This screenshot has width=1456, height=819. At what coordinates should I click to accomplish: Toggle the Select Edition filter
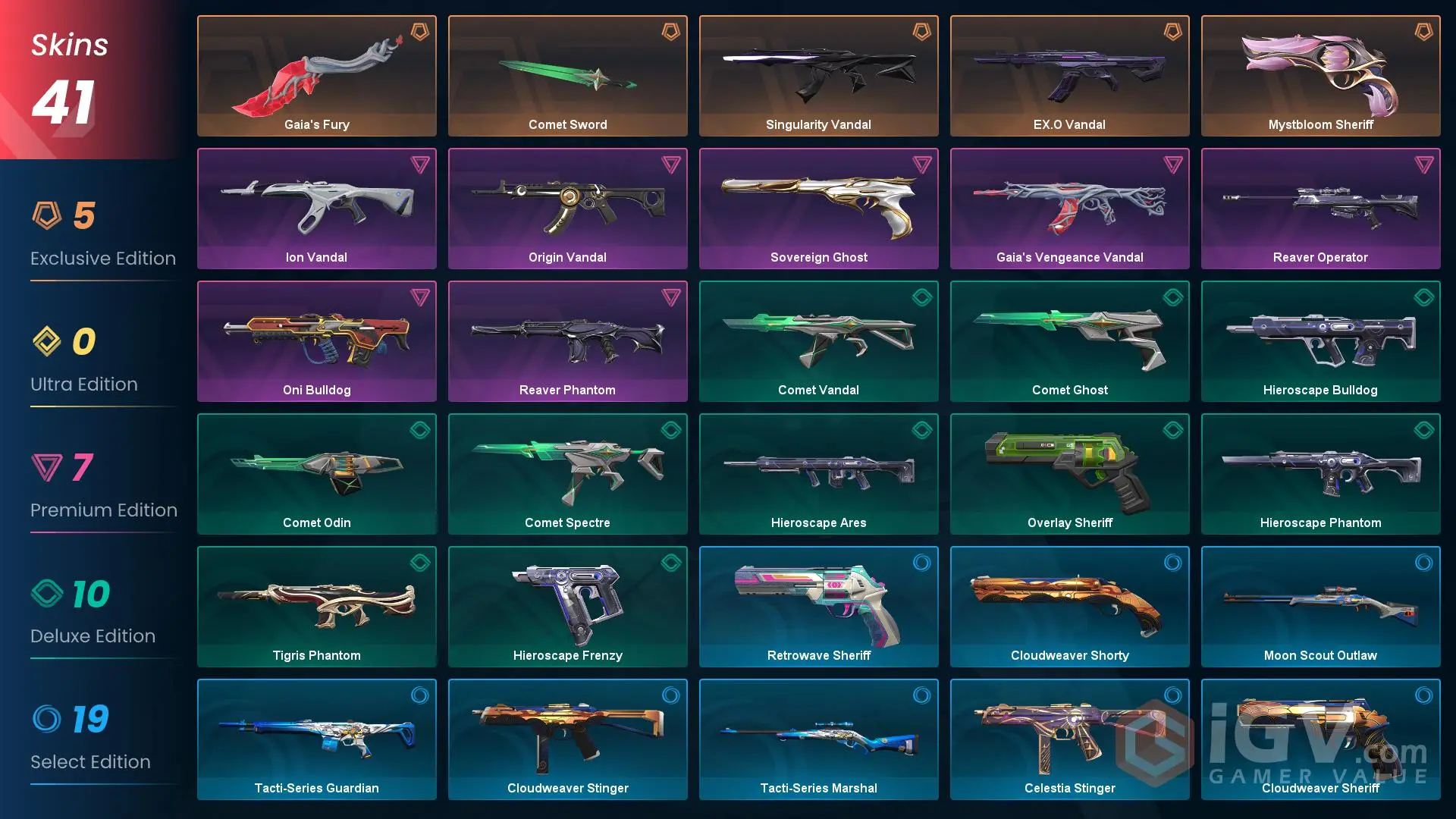point(90,761)
